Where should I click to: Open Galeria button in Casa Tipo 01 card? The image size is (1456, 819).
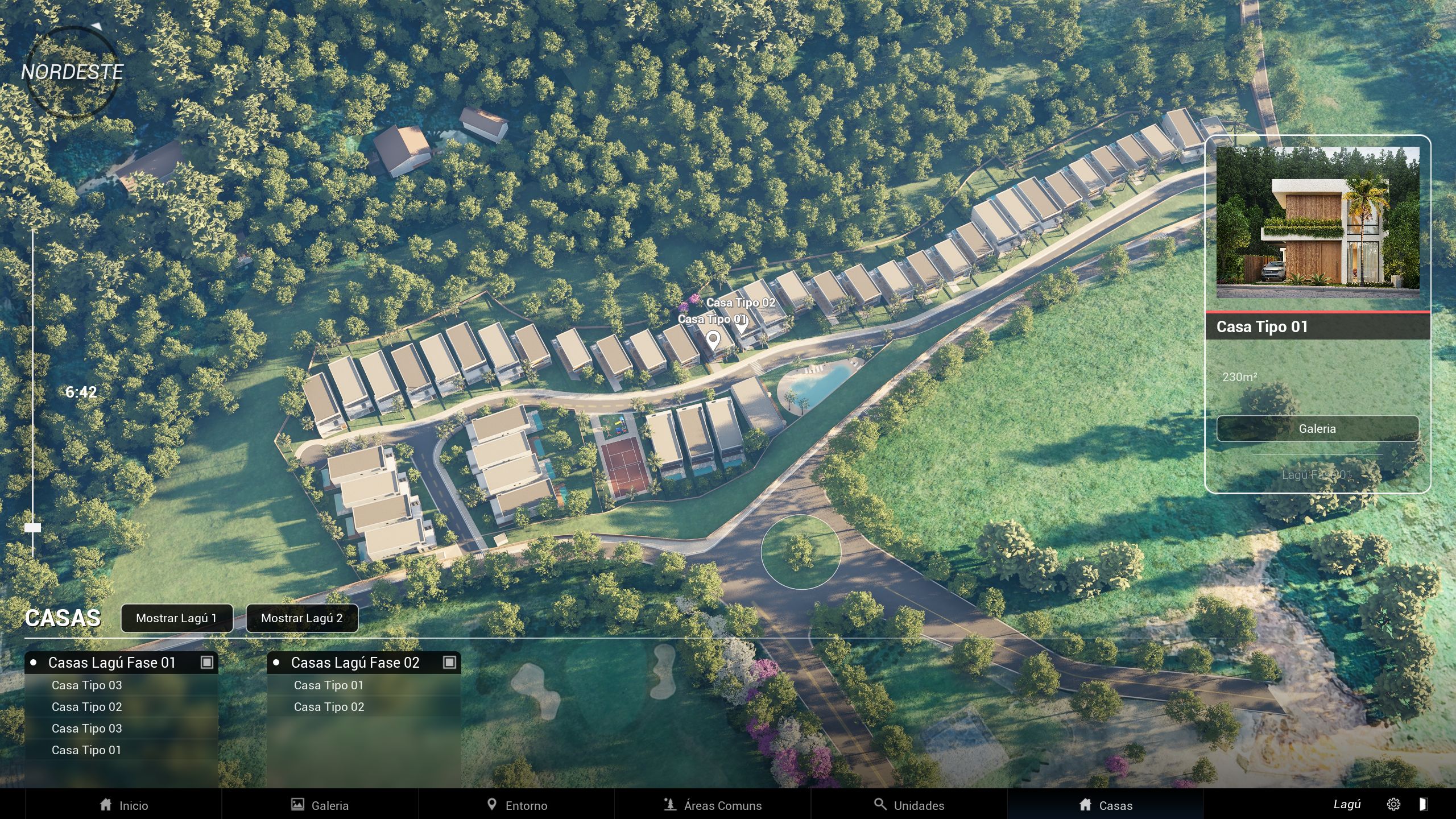click(x=1317, y=429)
